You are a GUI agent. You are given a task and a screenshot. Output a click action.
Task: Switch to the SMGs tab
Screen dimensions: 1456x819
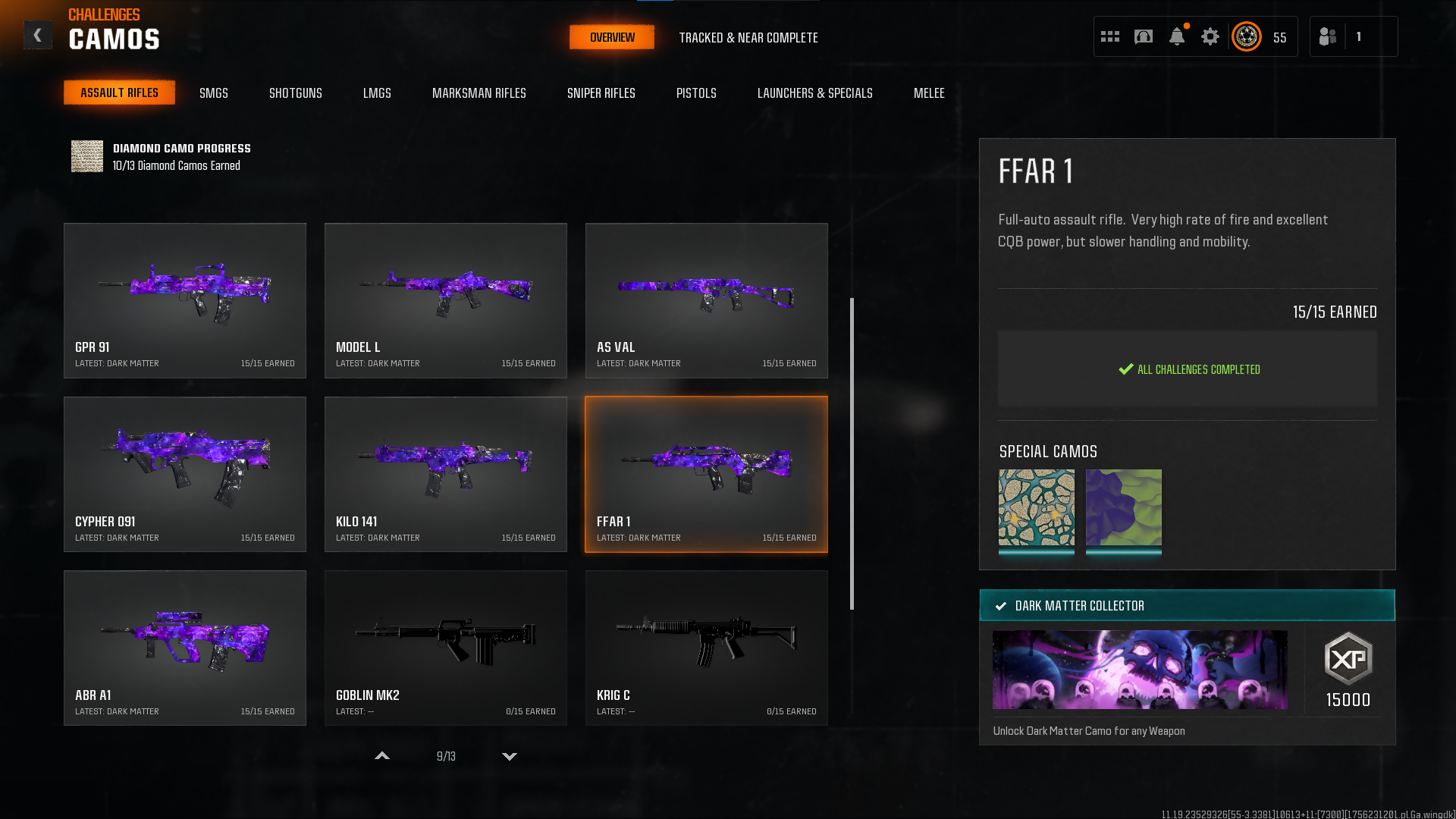(214, 93)
